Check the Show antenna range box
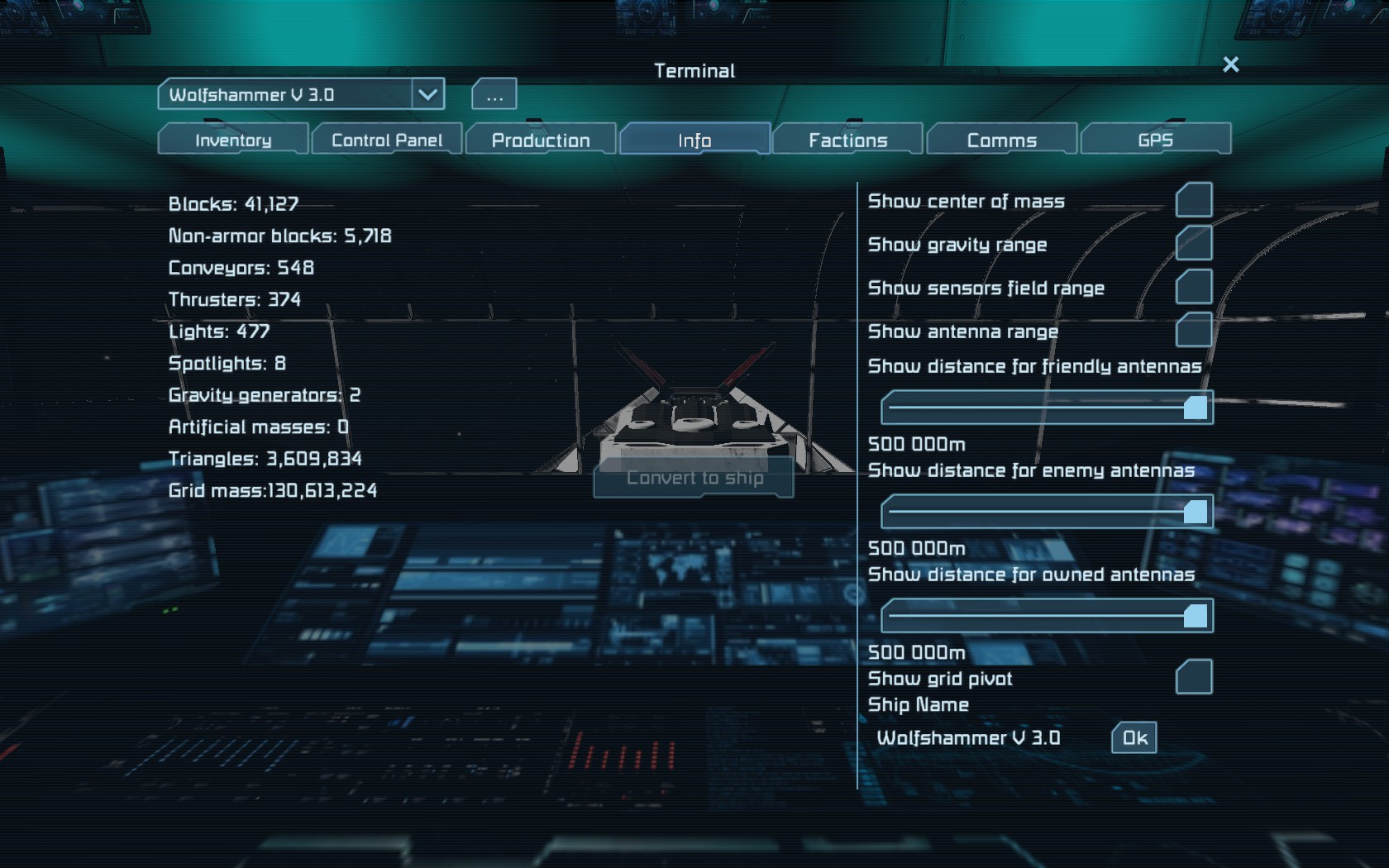Image resolution: width=1389 pixels, height=868 pixels. [x=1194, y=330]
